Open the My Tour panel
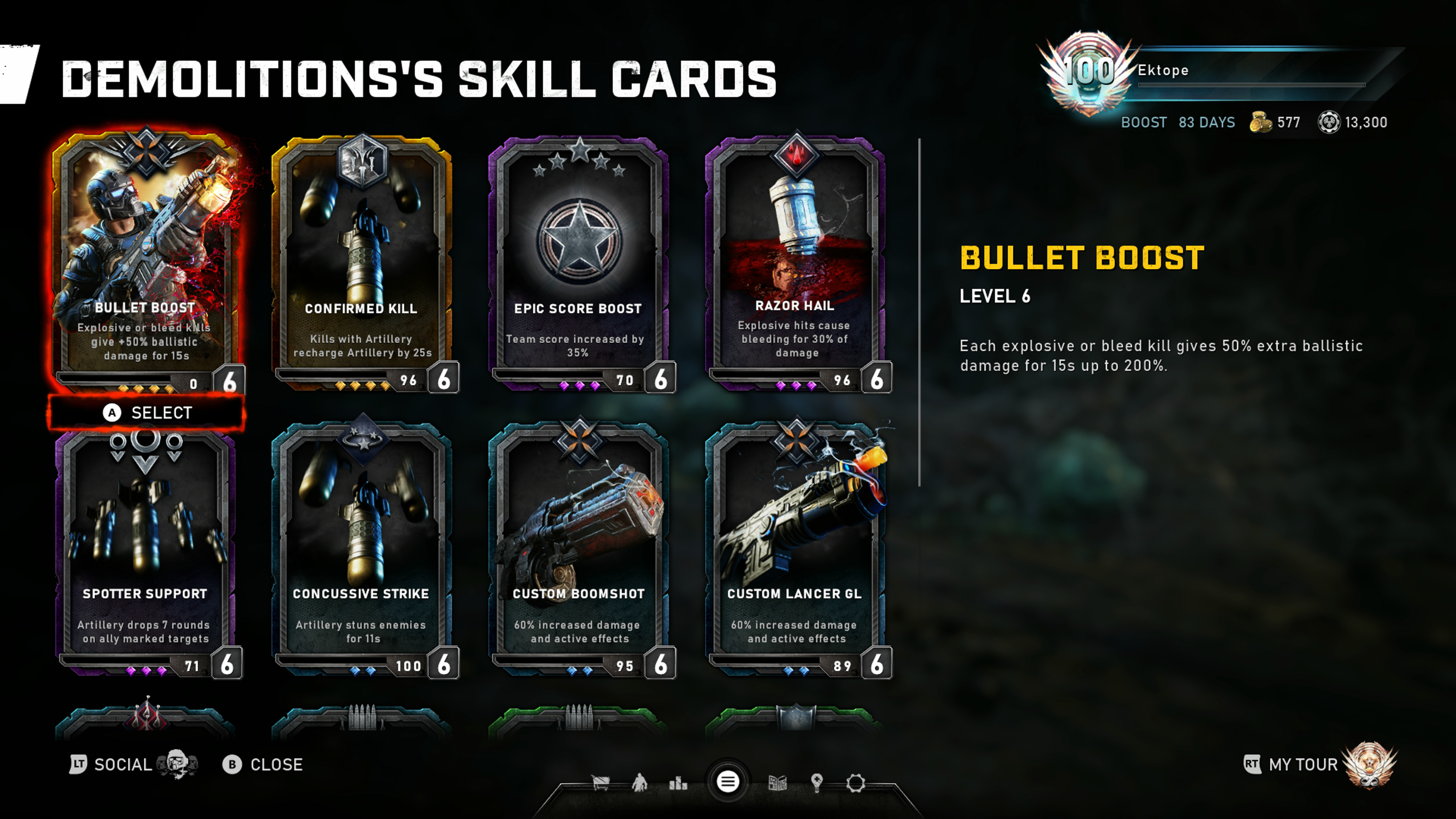 point(1303,765)
